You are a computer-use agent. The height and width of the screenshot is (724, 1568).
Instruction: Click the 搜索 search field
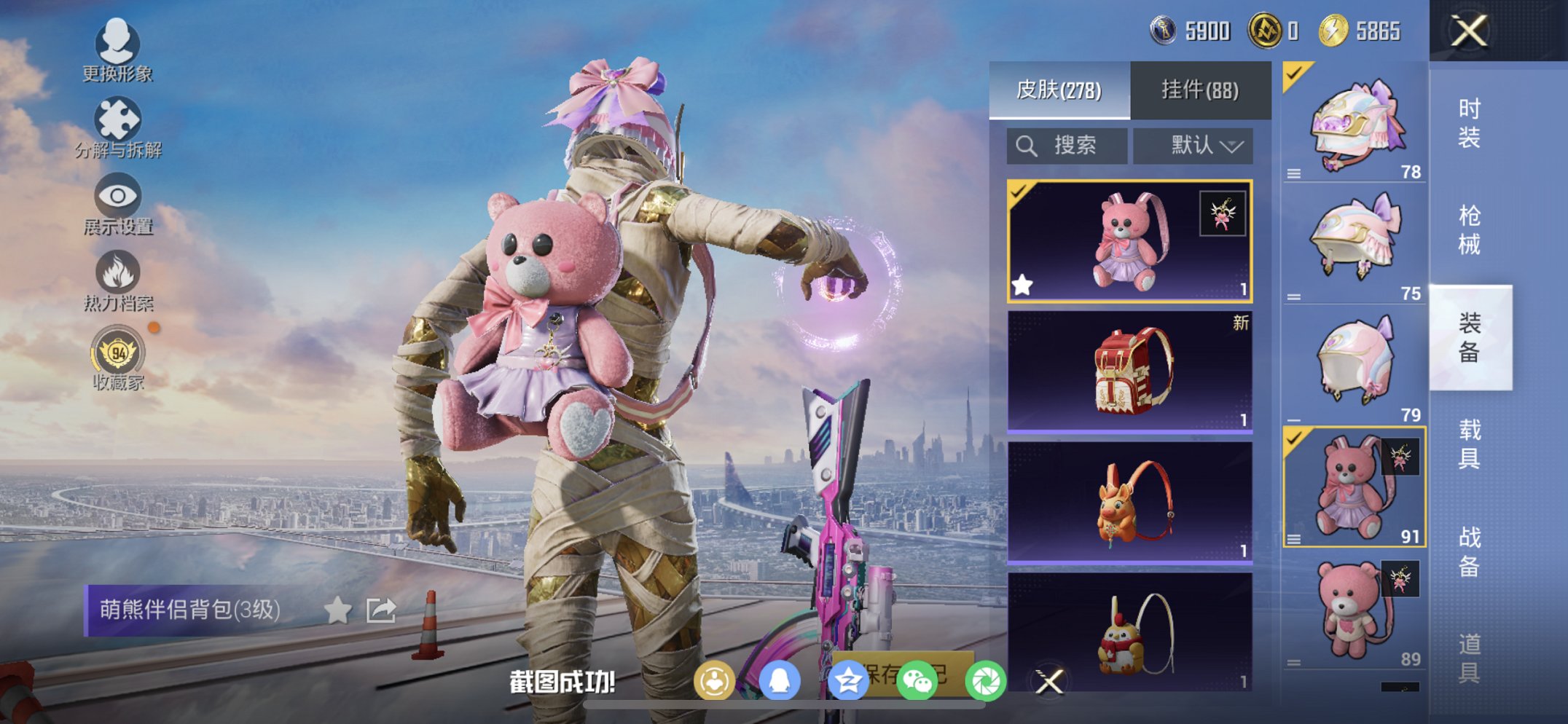1067,146
